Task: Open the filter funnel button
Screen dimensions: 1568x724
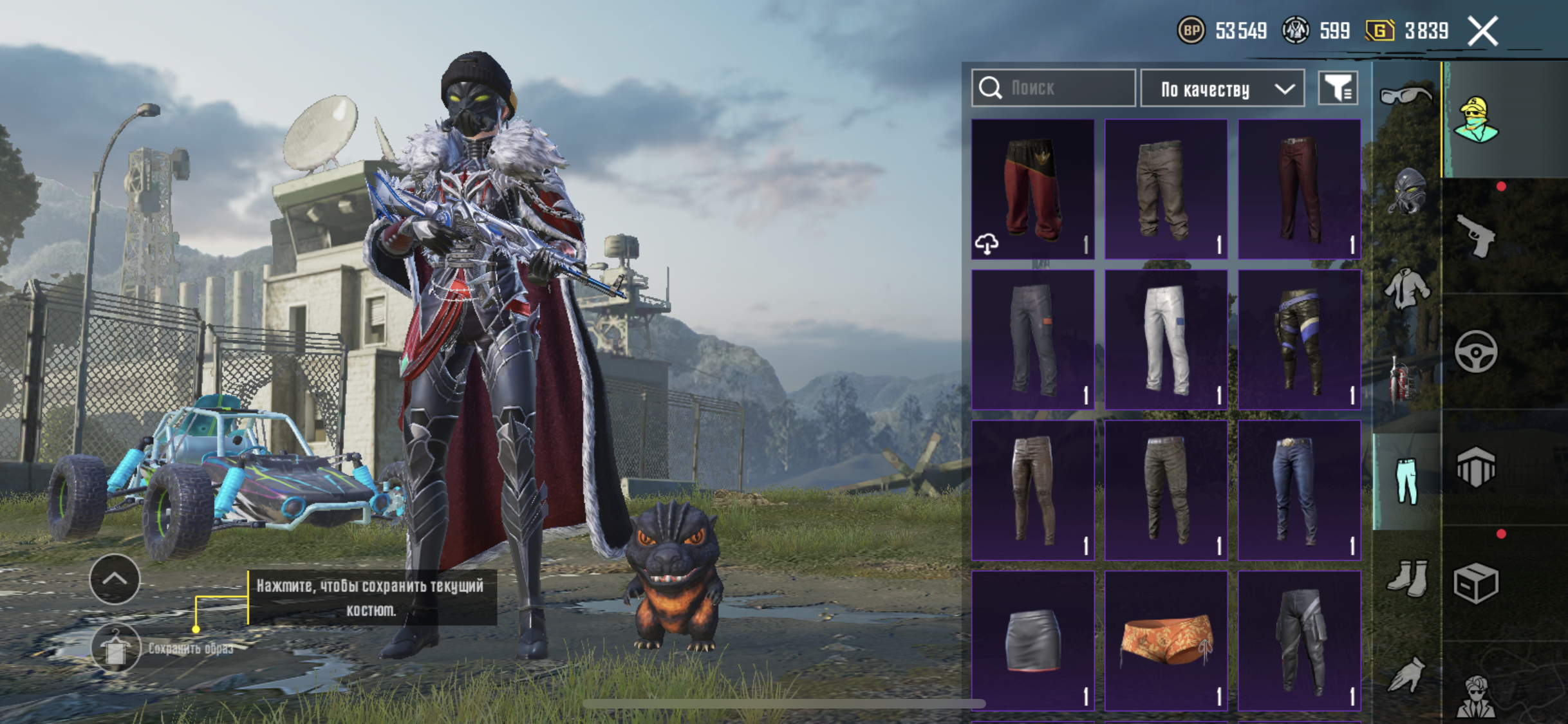Action: point(1338,88)
